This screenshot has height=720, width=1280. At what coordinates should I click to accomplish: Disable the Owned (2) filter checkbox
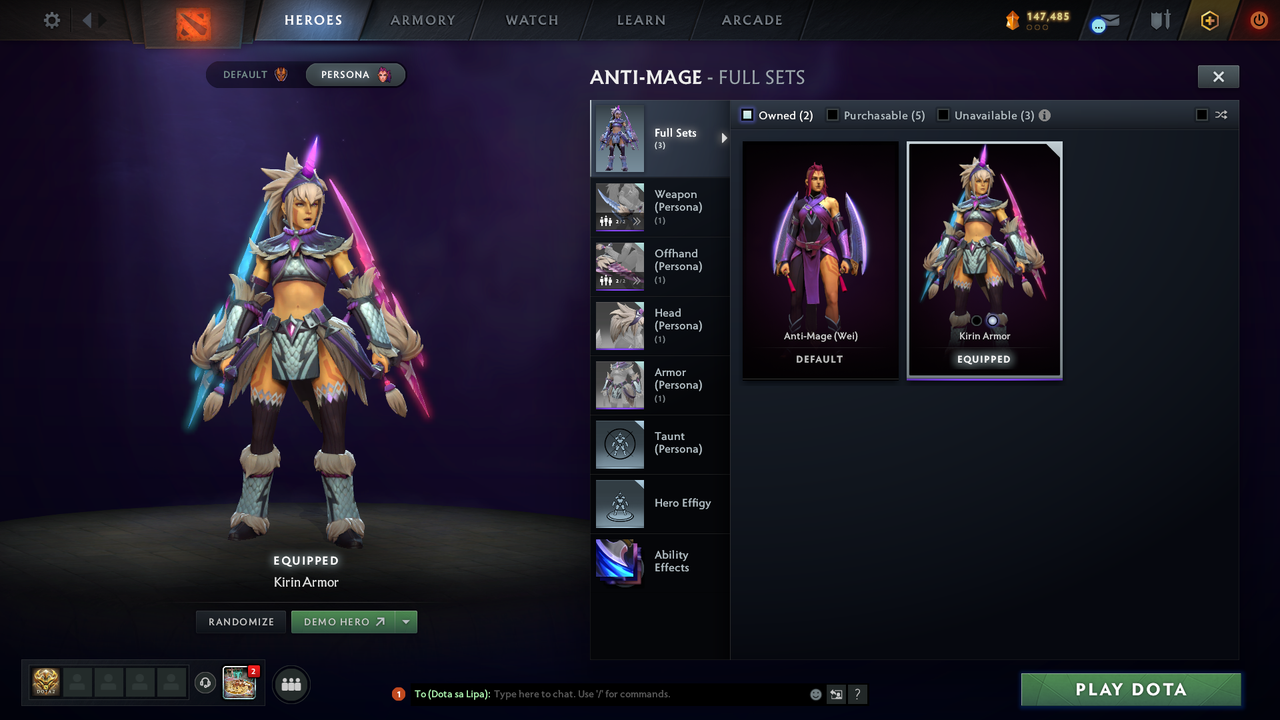(x=746, y=115)
